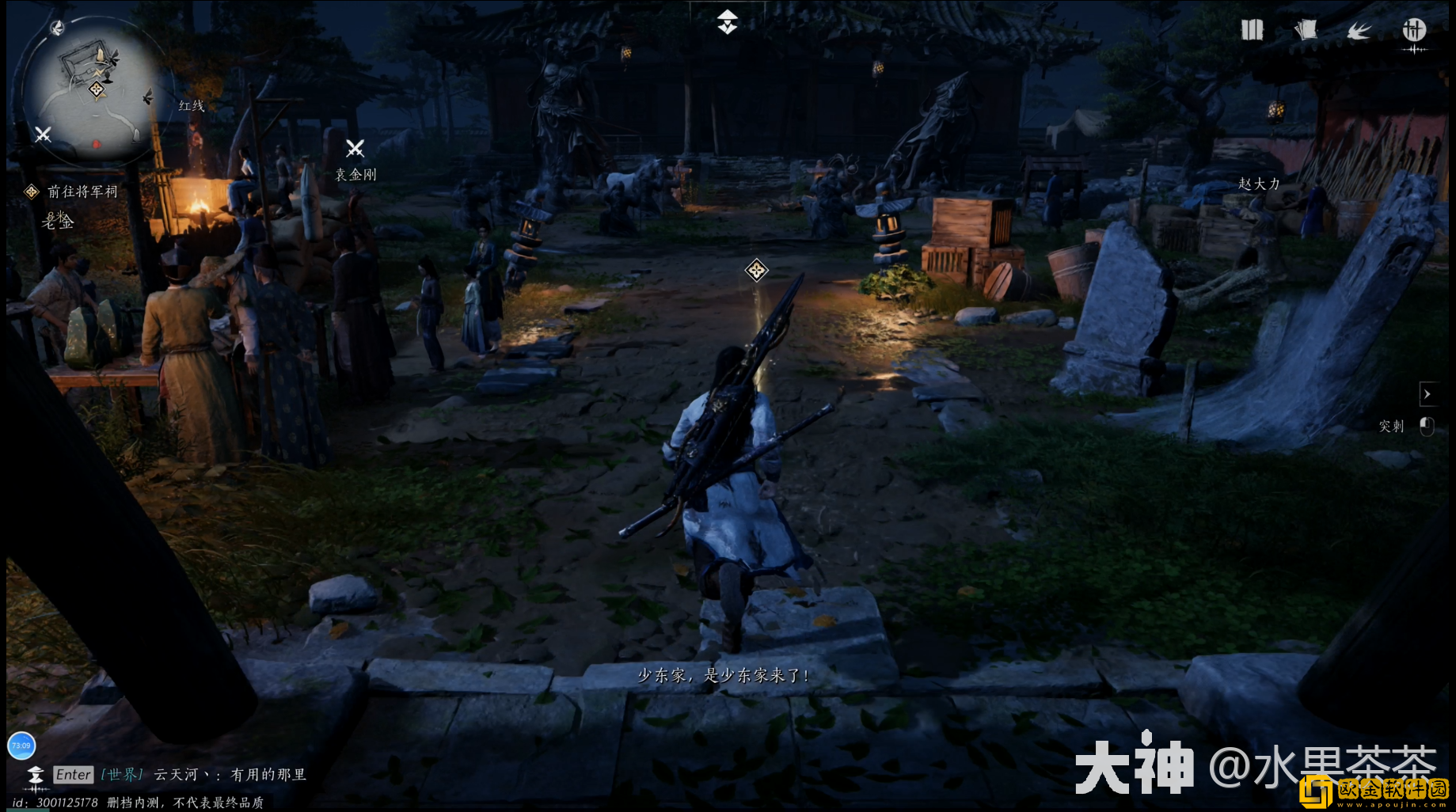This screenshot has width=1456, height=812.
Task: Expand the side panel arrow on right edge
Action: coord(1427,393)
